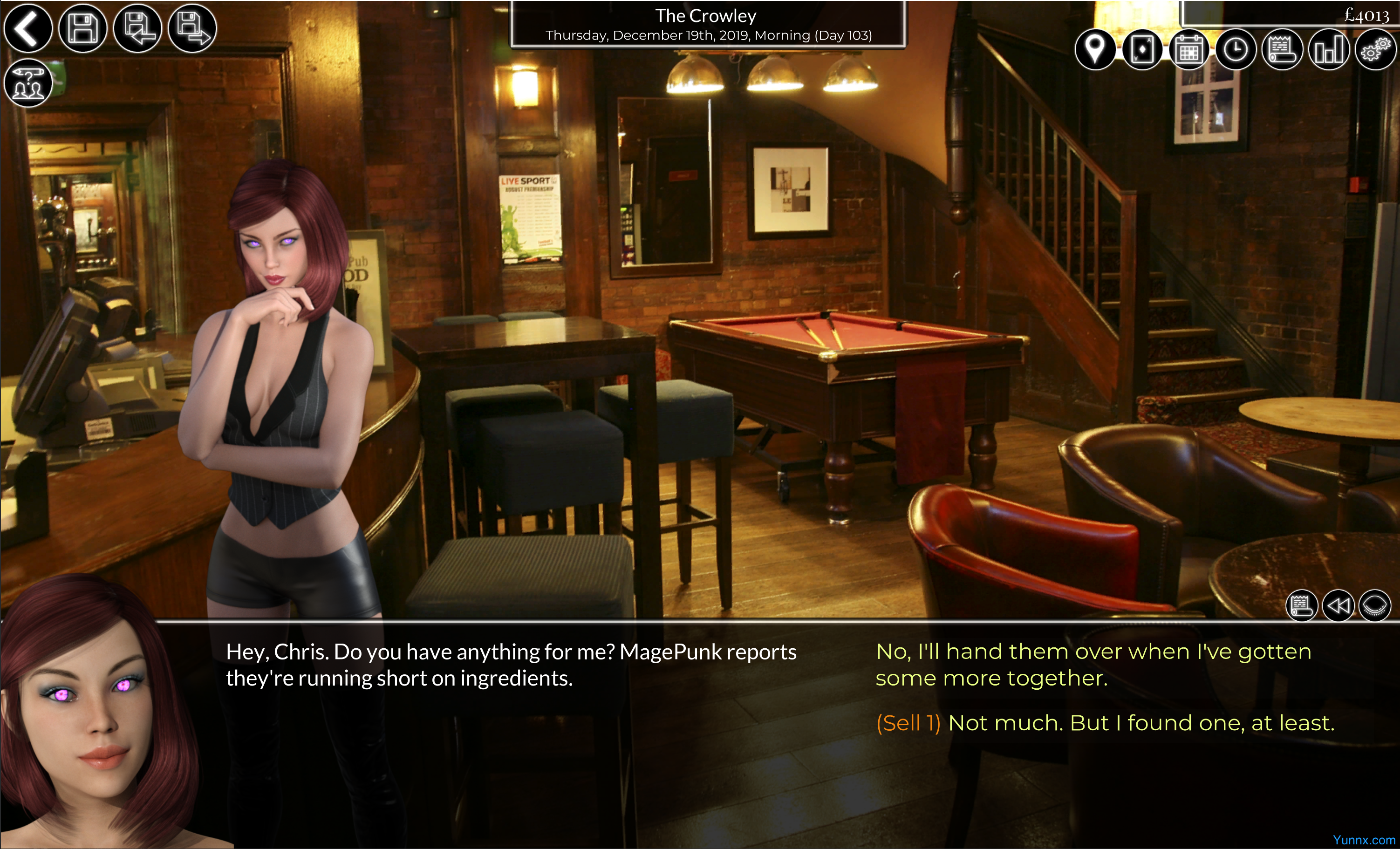Open the map location pin icon

tap(1095, 50)
